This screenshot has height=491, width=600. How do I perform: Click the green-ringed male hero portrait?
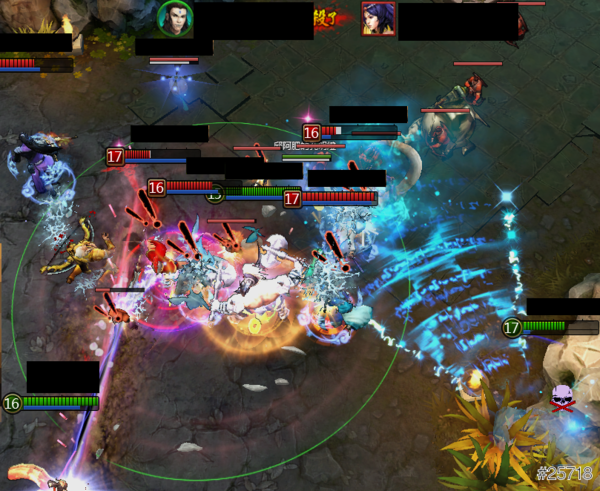click(175, 18)
